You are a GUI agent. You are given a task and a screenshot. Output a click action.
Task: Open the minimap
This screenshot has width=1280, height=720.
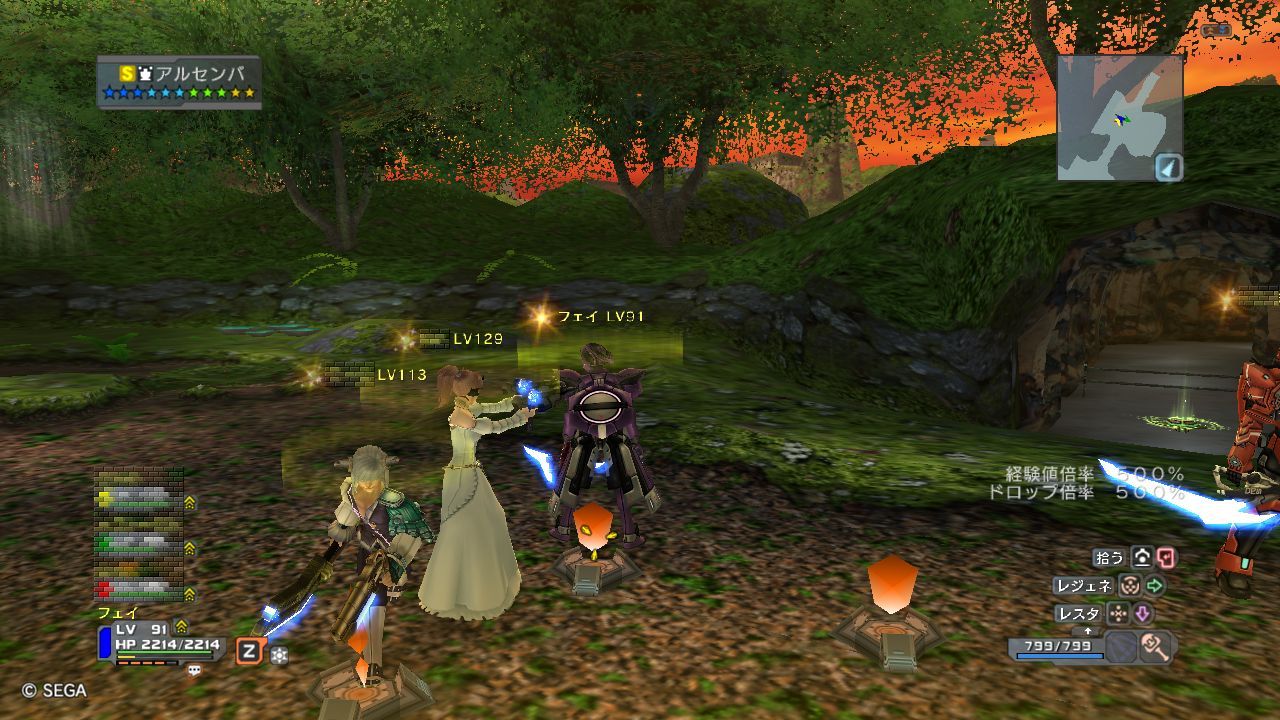[x=1119, y=116]
